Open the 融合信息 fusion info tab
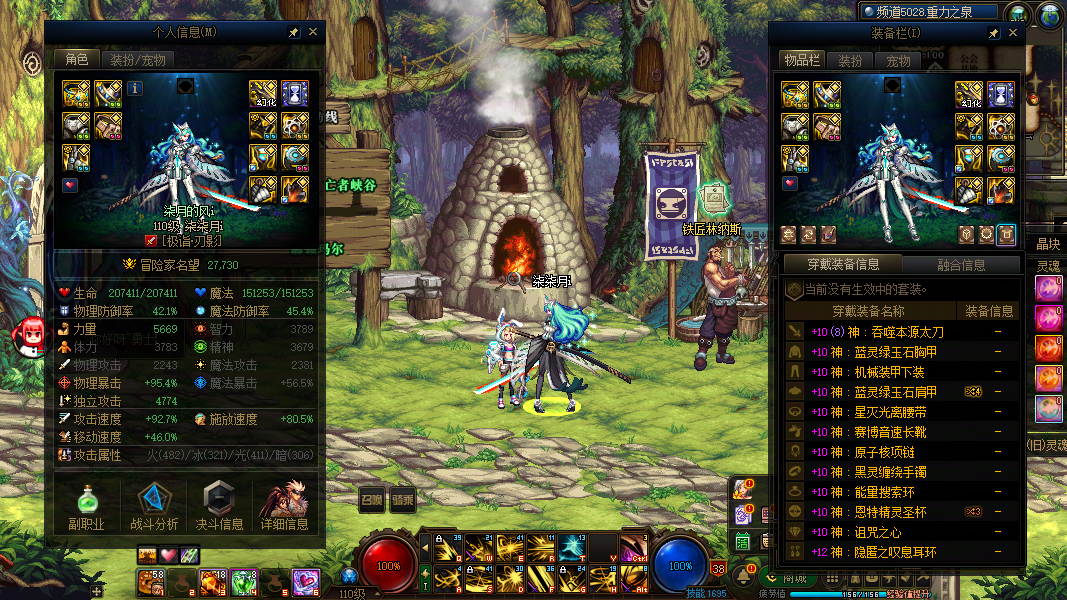Image resolution: width=1067 pixels, height=600 pixels. pyautogui.click(x=959, y=265)
